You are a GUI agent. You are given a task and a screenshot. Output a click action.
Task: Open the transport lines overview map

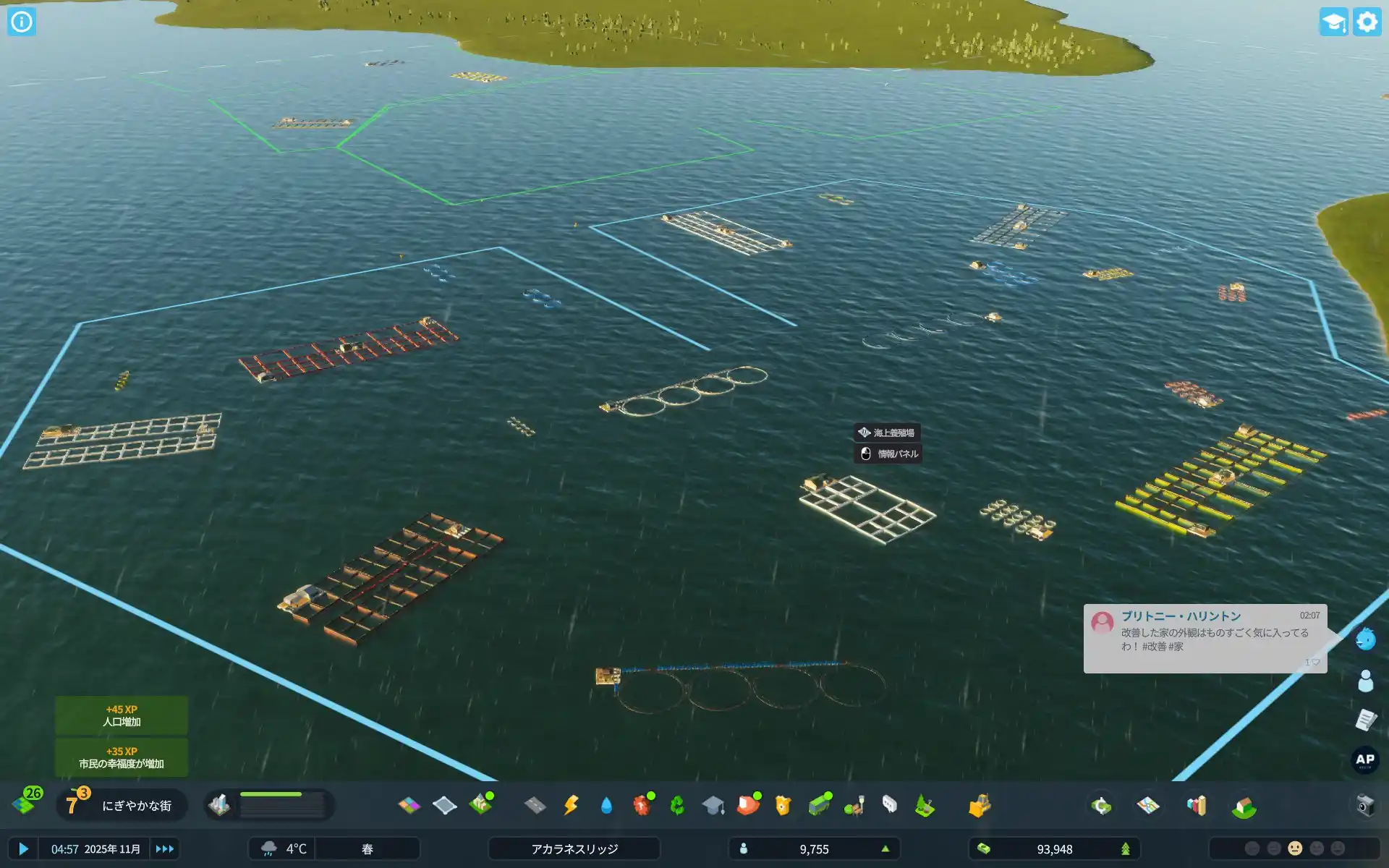(1148, 805)
